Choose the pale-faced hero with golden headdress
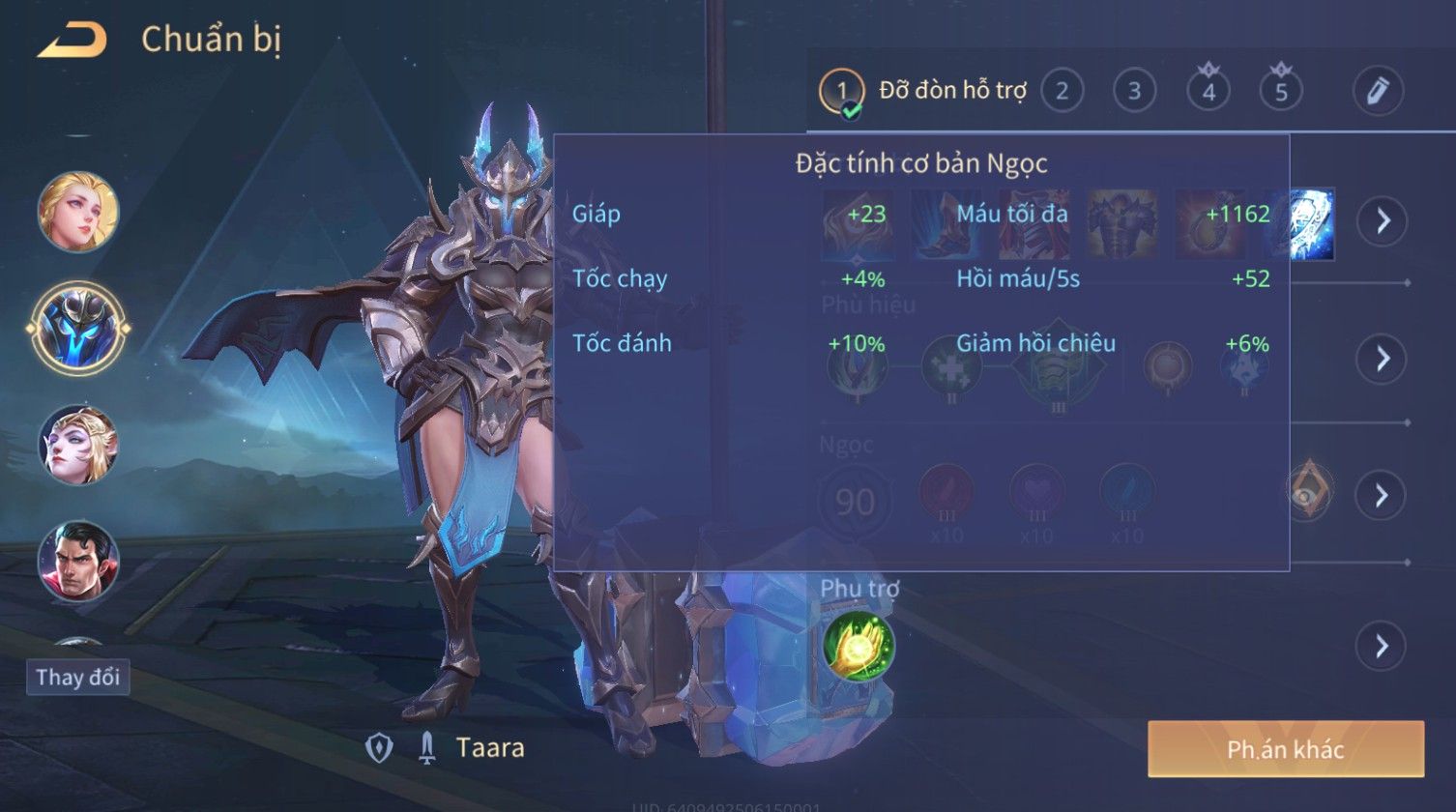 (78, 444)
